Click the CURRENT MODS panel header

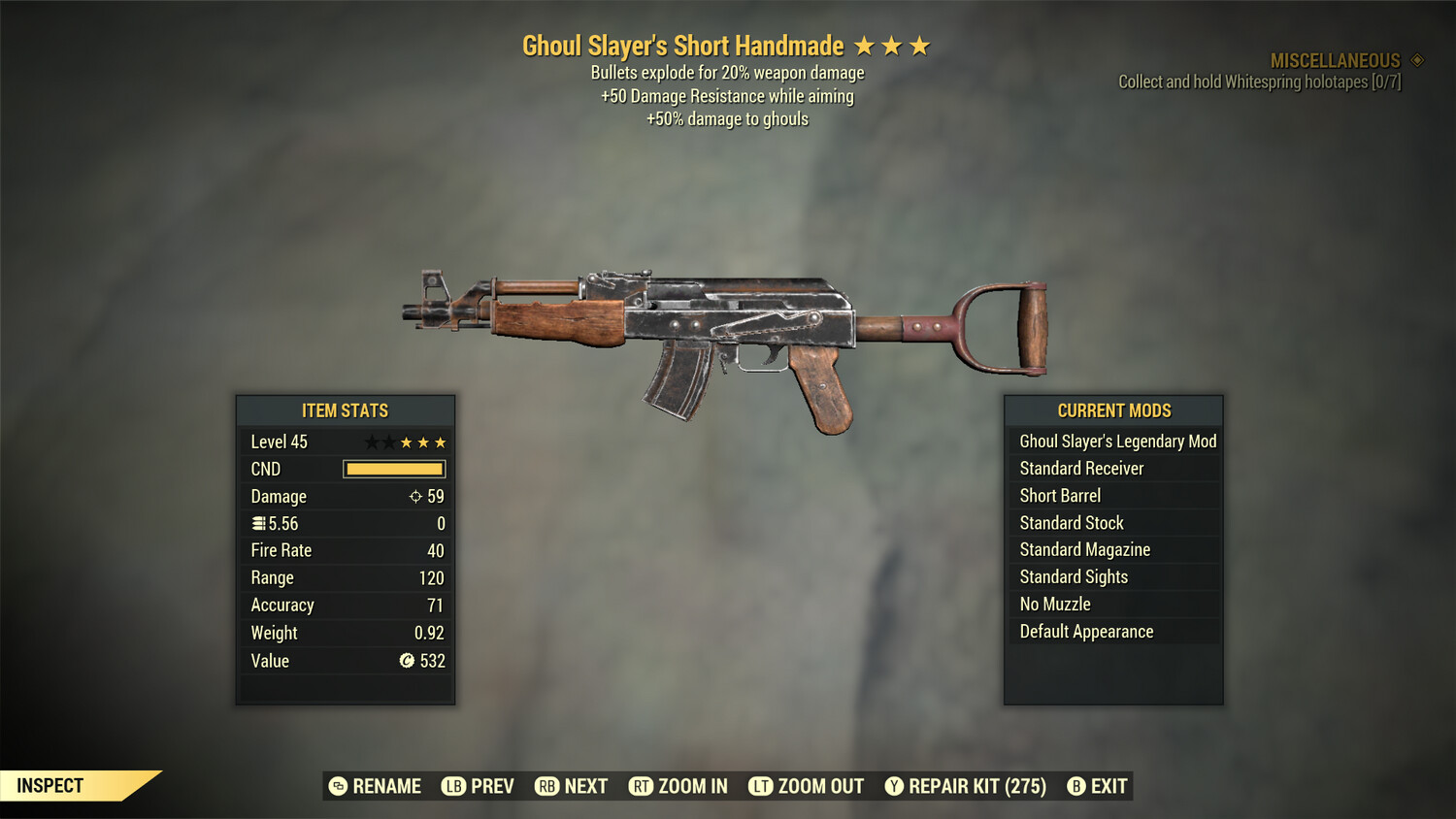coord(1112,410)
